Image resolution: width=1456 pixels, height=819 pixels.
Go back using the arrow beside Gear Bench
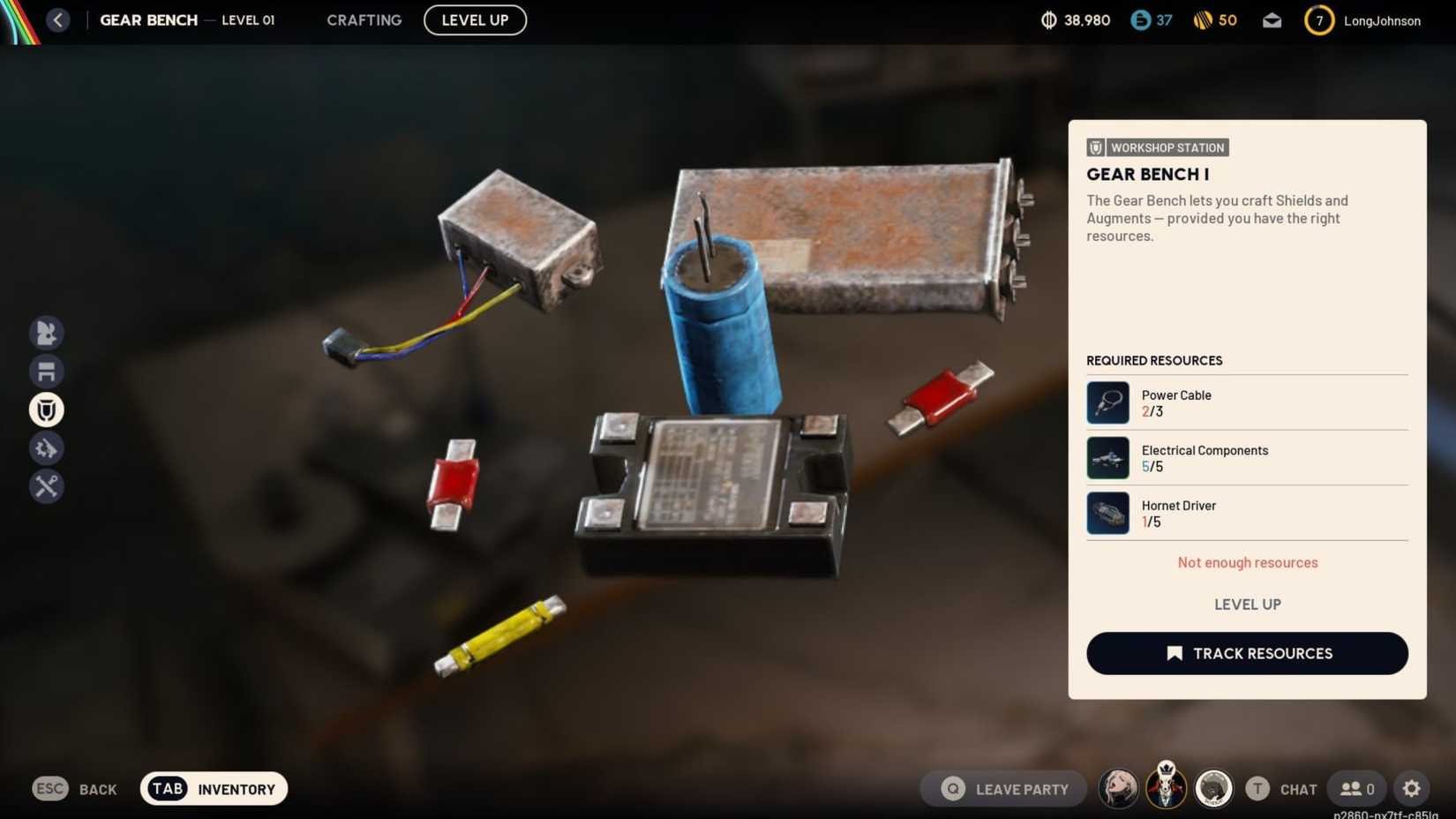(58, 19)
